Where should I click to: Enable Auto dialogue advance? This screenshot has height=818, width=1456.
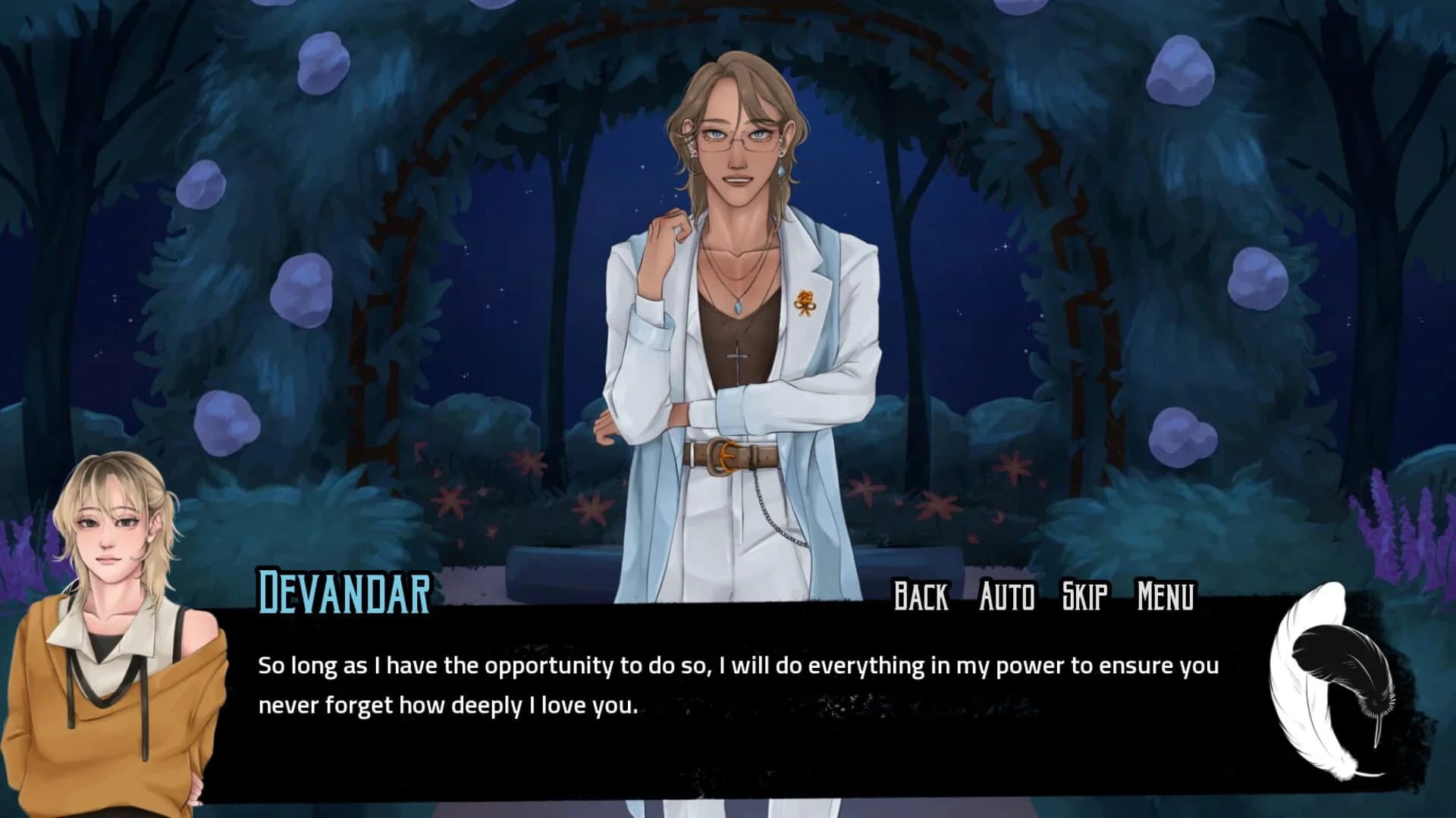point(1006,596)
